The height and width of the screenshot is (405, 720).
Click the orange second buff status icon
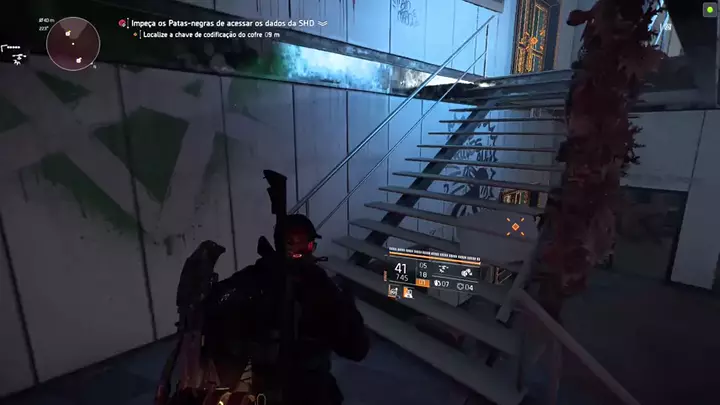(407, 292)
